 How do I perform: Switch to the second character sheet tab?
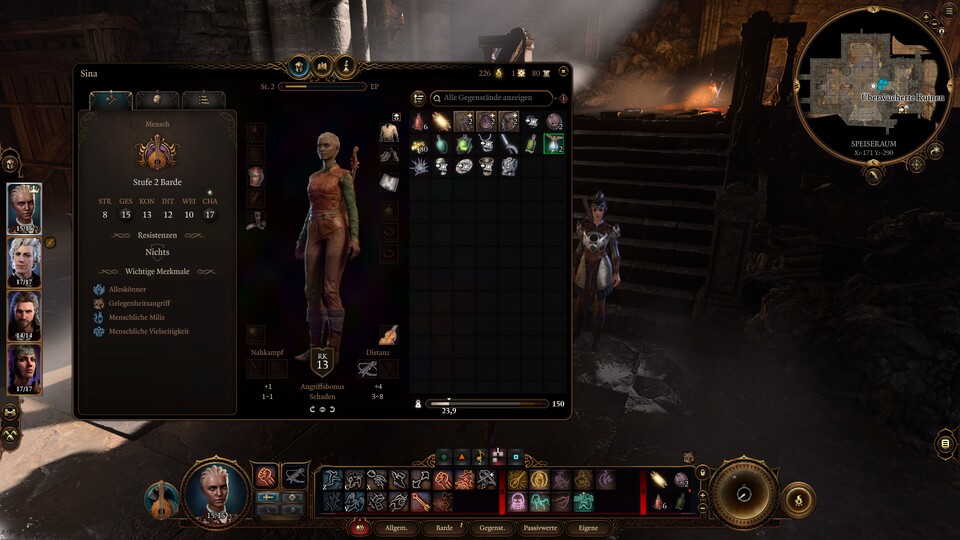157,100
